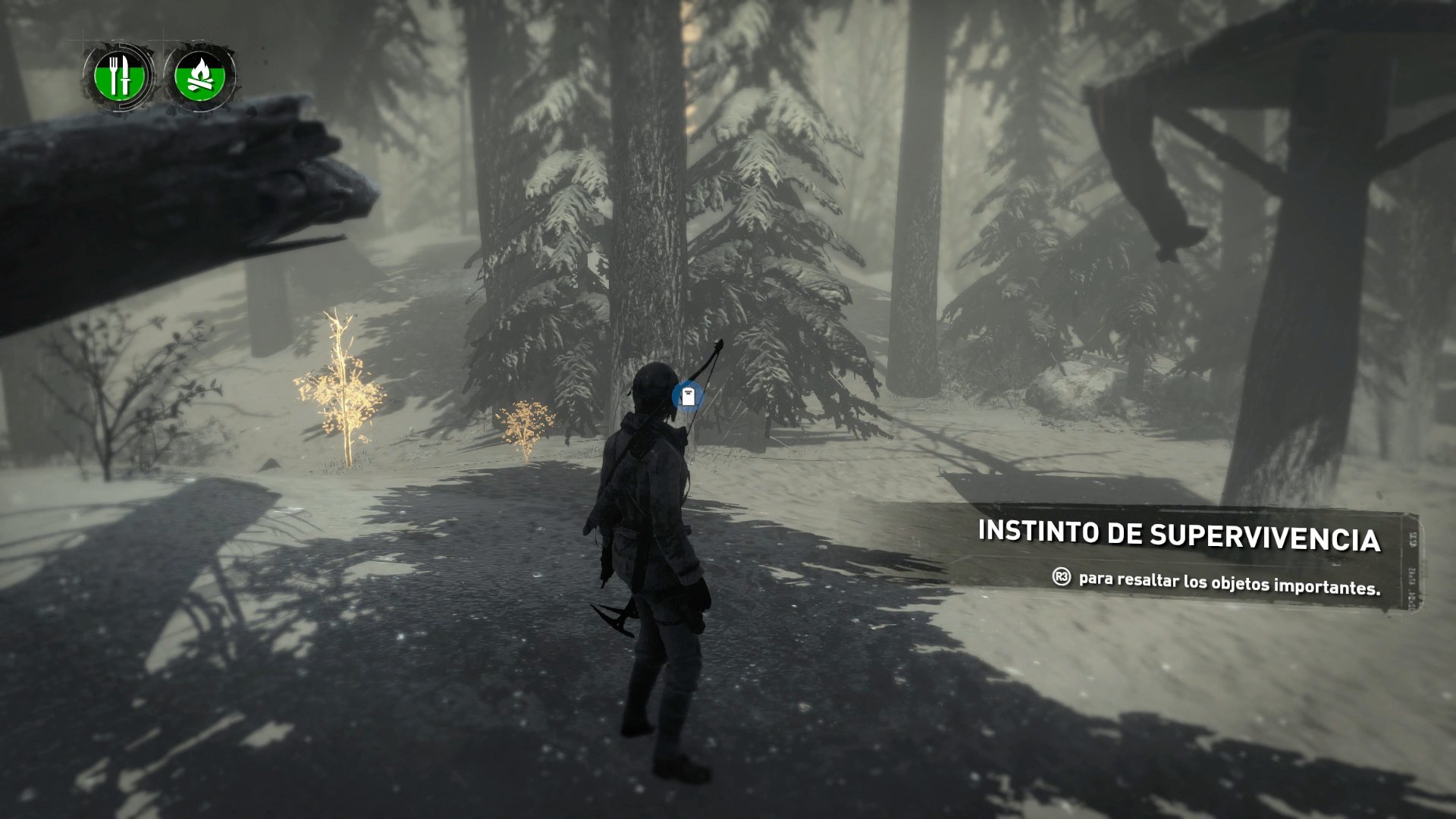Click the blue backpack pickup marker above Lara
This screenshot has height=819, width=1456.
[x=687, y=396]
